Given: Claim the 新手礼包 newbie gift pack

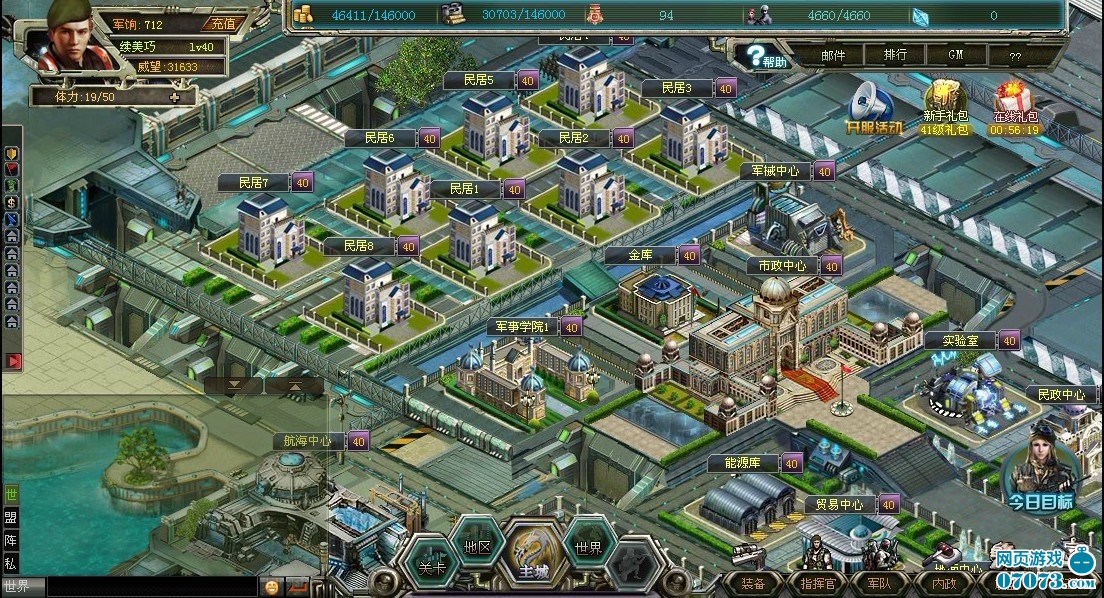Looking at the screenshot, I should (944, 106).
